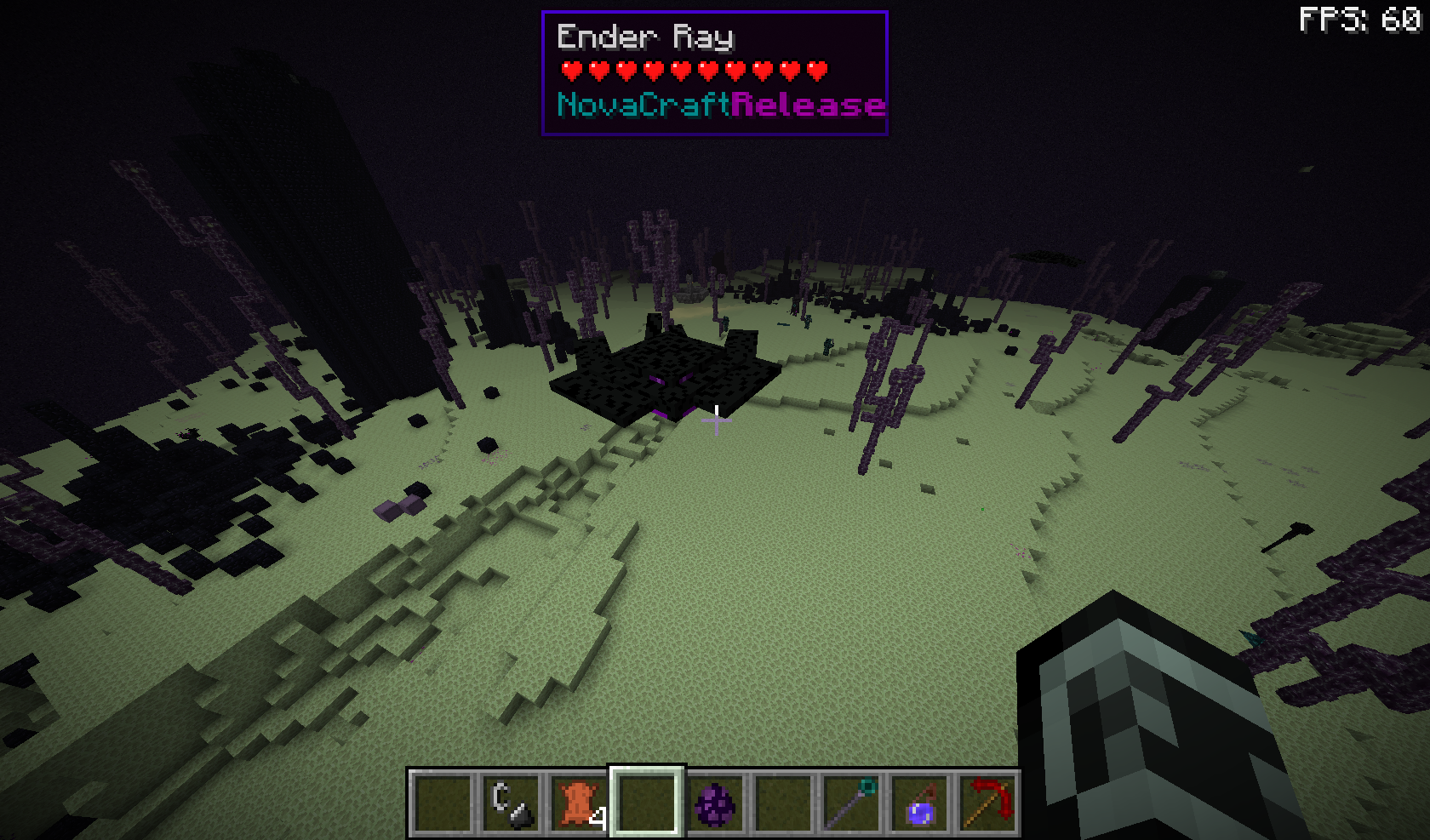The height and width of the screenshot is (840, 1430).
Task: Select the flint and hook tool item
Action: click(512, 803)
